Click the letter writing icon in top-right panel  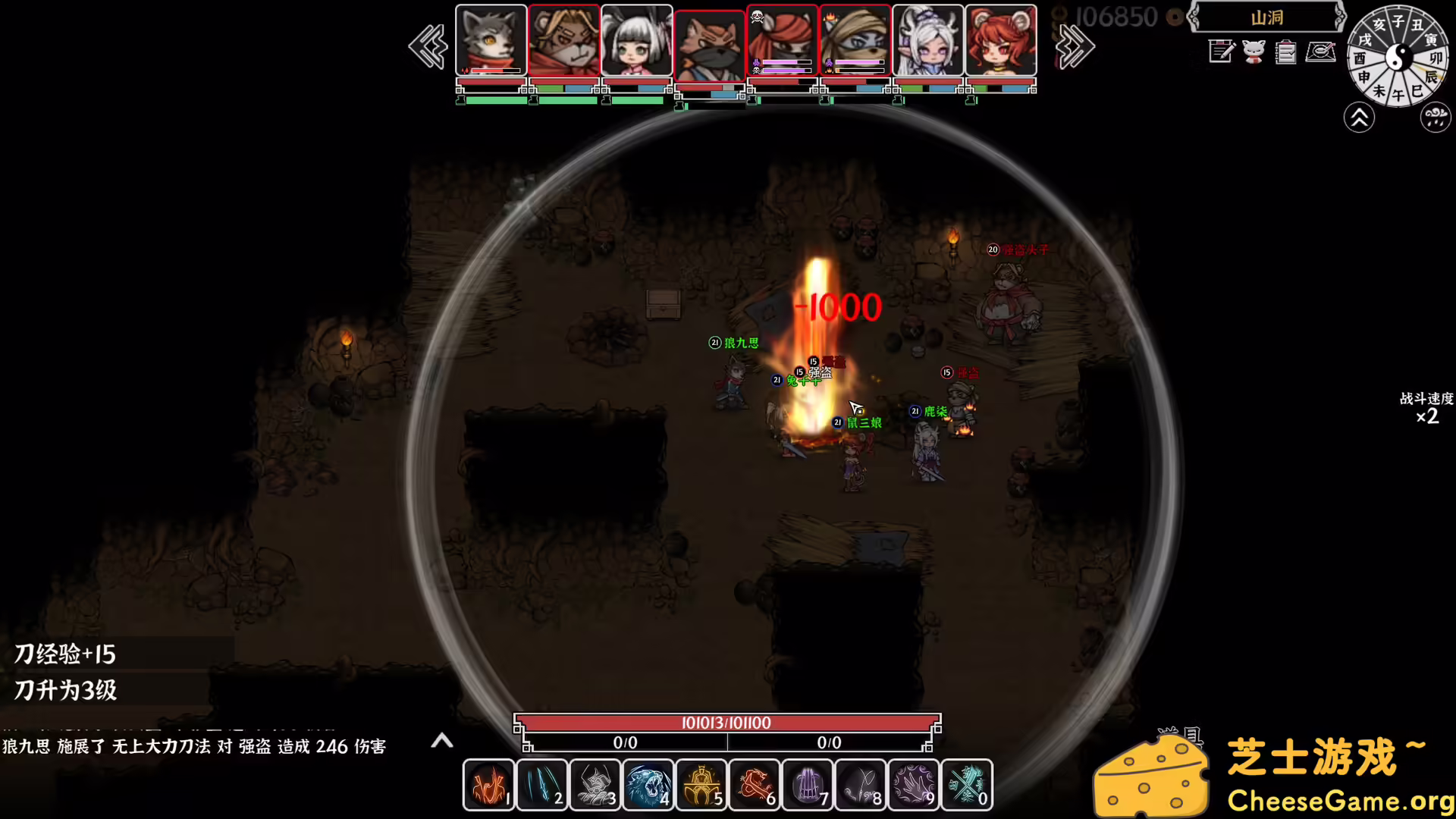[x=1319, y=52]
